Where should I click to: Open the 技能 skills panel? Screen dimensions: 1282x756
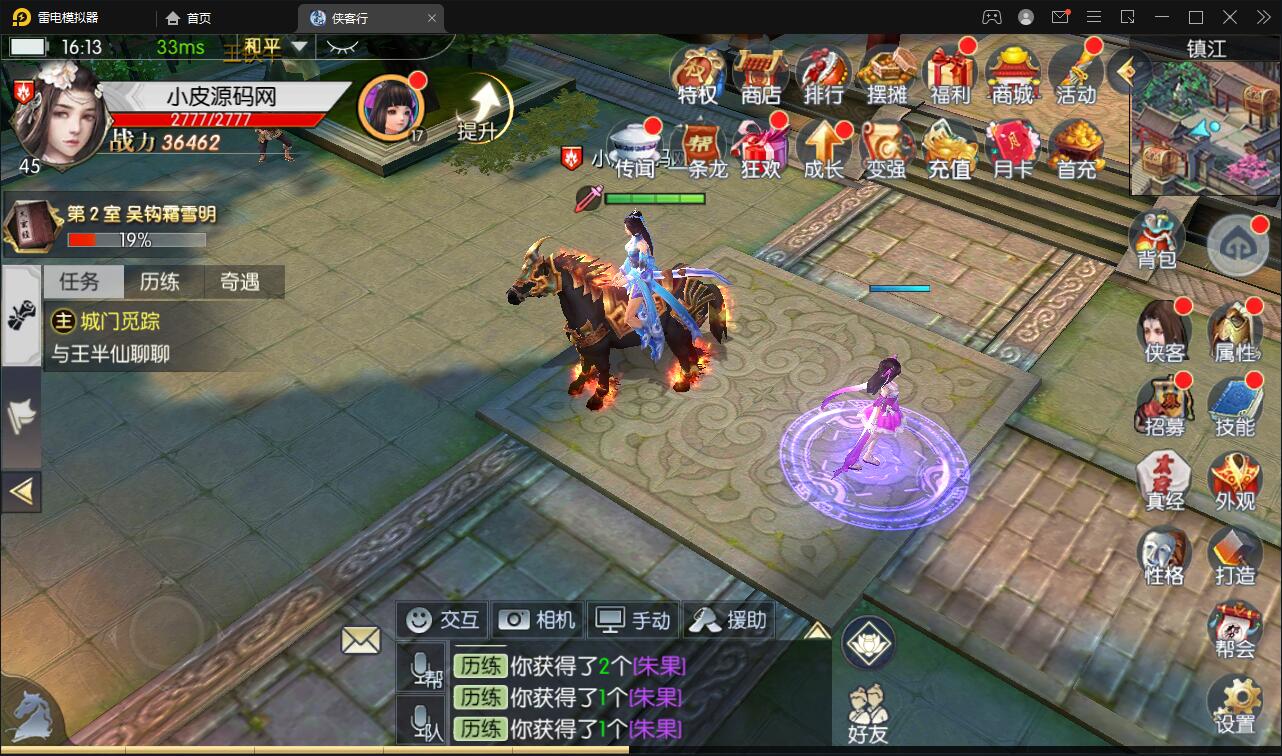point(1236,400)
